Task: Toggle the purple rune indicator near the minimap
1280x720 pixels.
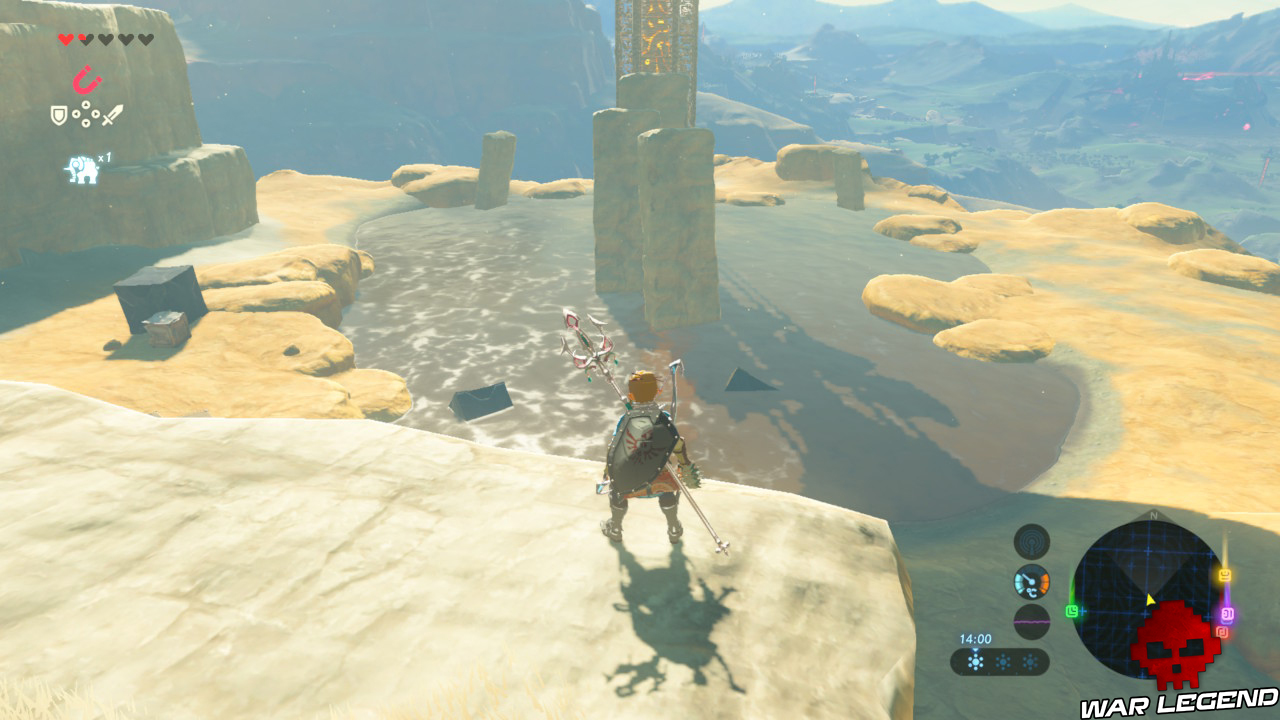Action: coord(1227,614)
